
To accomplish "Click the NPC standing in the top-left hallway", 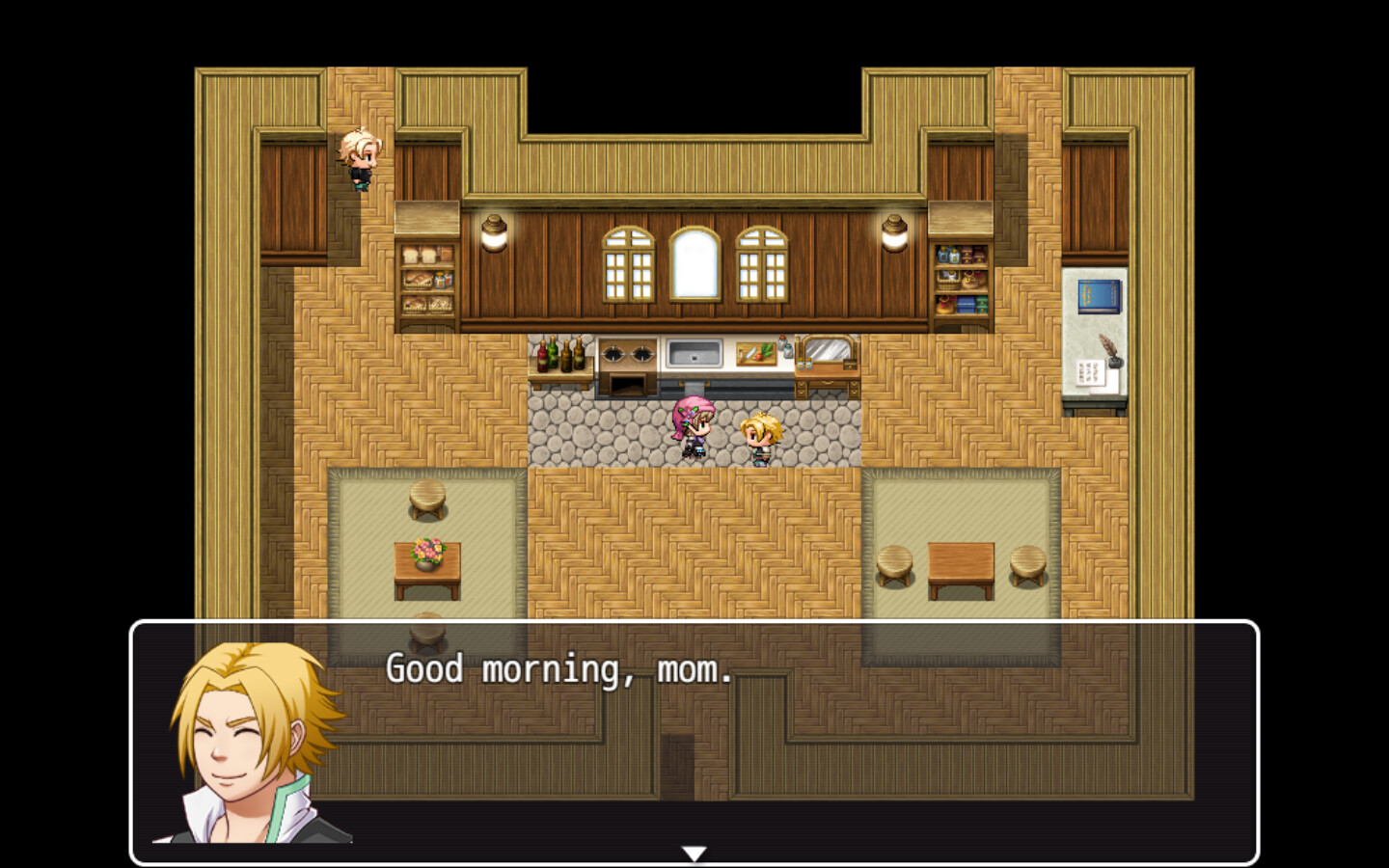I will 357,159.
